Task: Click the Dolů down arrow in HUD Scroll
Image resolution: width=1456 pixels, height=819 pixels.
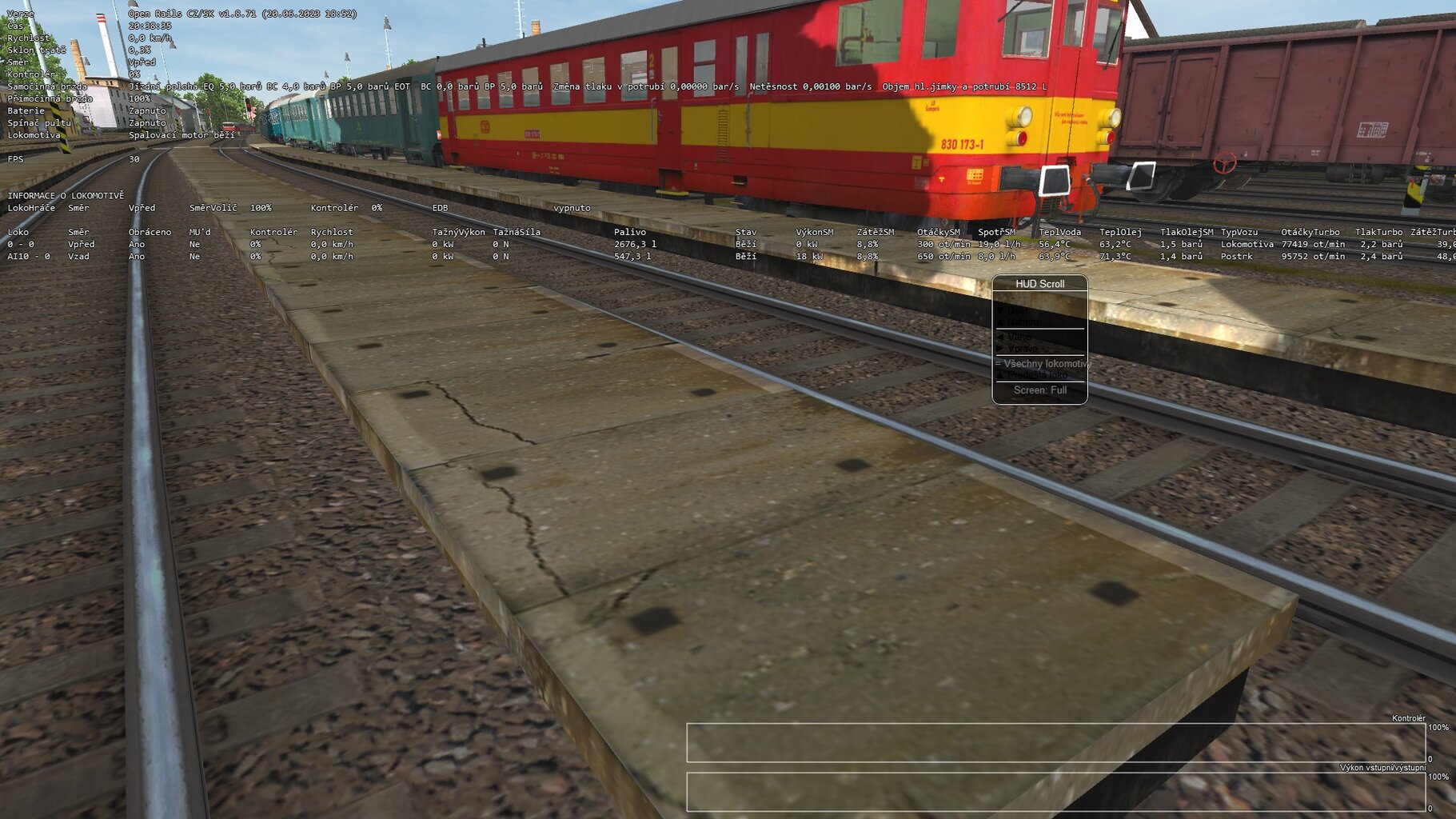Action: pyautogui.click(x=1000, y=311)
